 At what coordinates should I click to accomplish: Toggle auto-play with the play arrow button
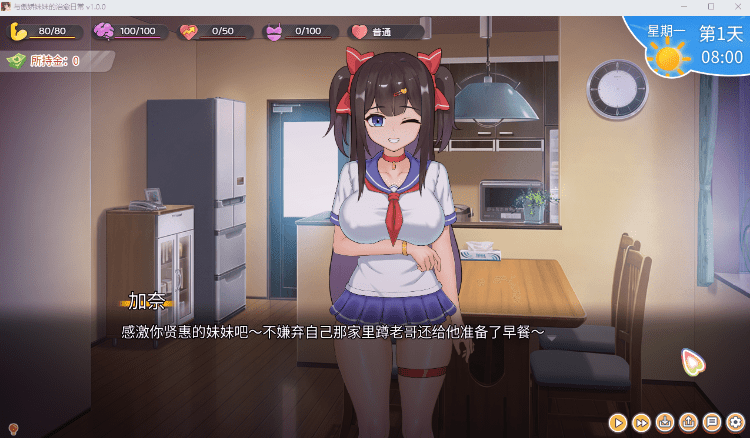619,423
